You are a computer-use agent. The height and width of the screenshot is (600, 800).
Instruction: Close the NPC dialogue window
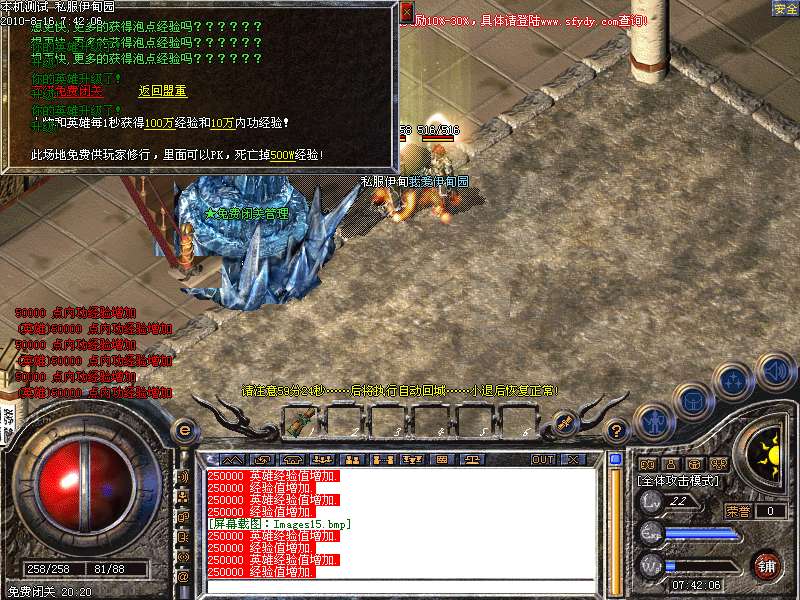tap(406, 12)
